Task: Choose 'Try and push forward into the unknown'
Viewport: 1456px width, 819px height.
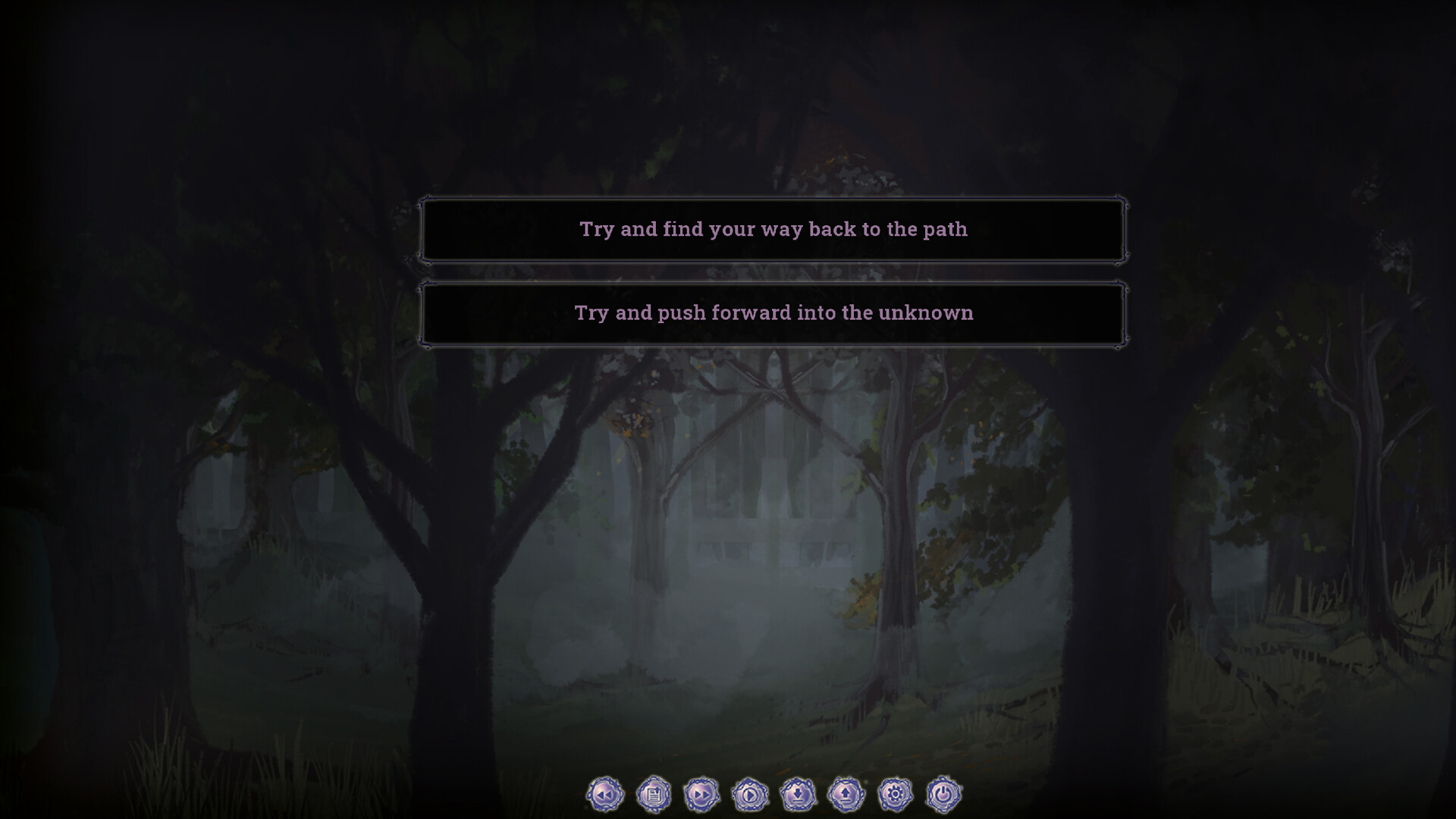Action: click(x=773, y=312)
